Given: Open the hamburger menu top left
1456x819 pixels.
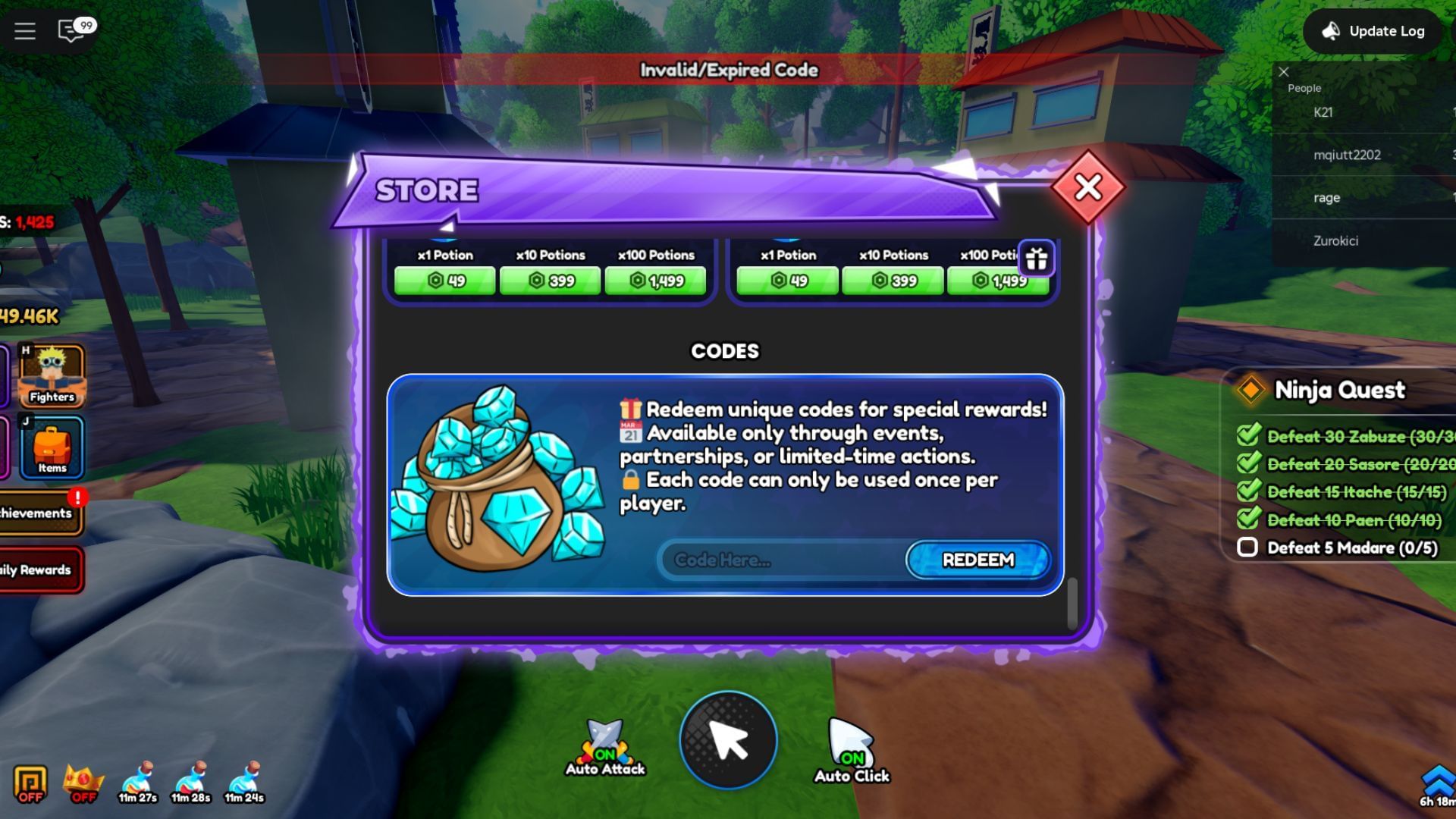Looking at the screenshot, I should (x=25, y=31).
